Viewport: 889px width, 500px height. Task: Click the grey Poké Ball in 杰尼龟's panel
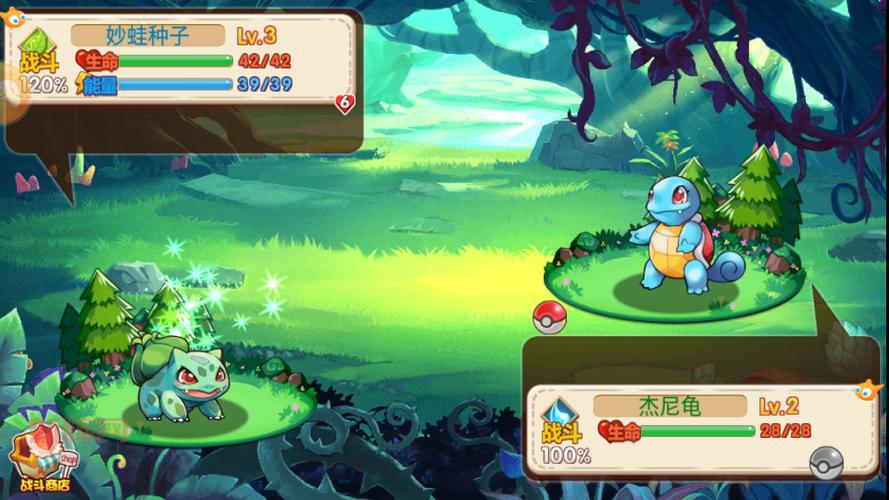(825, 461)
